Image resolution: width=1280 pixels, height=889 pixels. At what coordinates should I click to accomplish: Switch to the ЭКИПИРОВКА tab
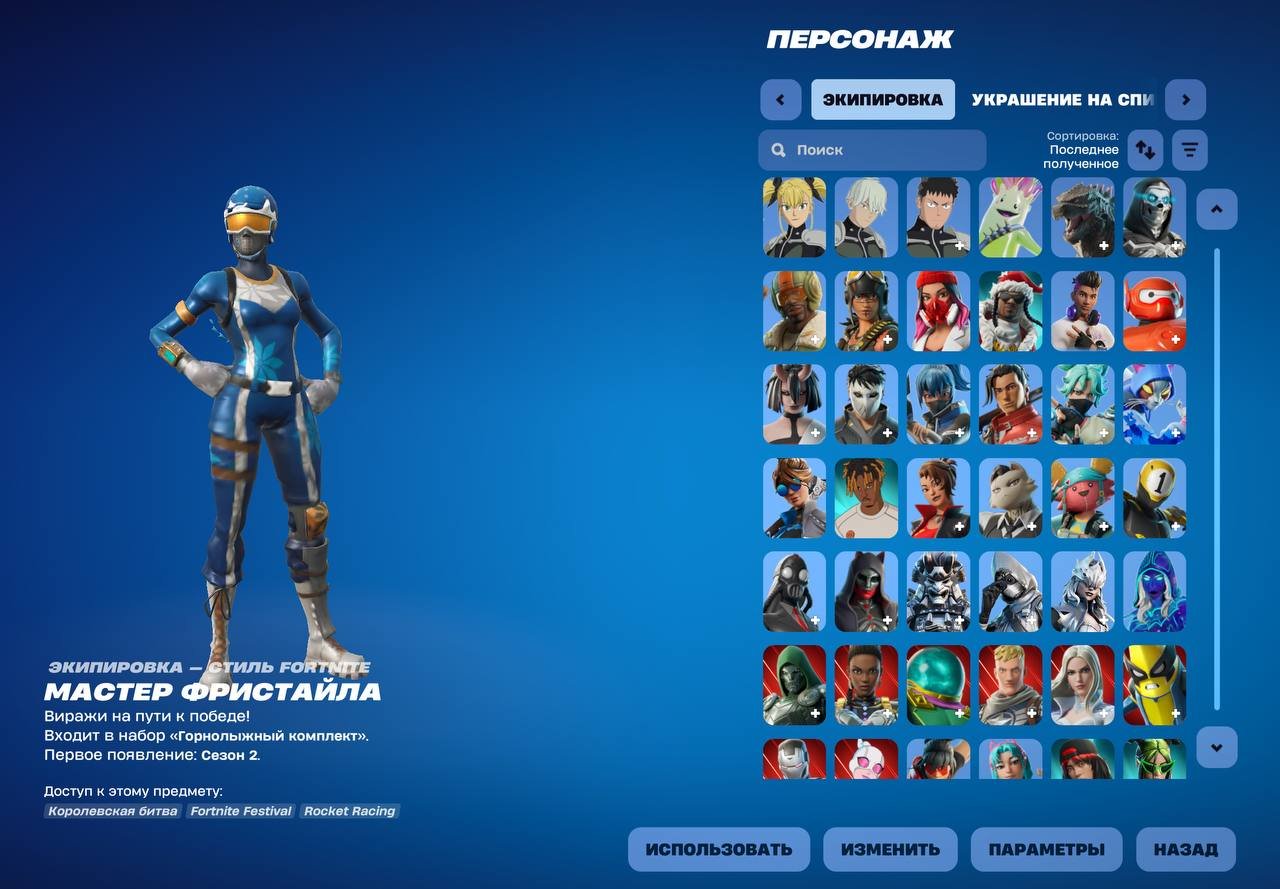click(883, 99)
